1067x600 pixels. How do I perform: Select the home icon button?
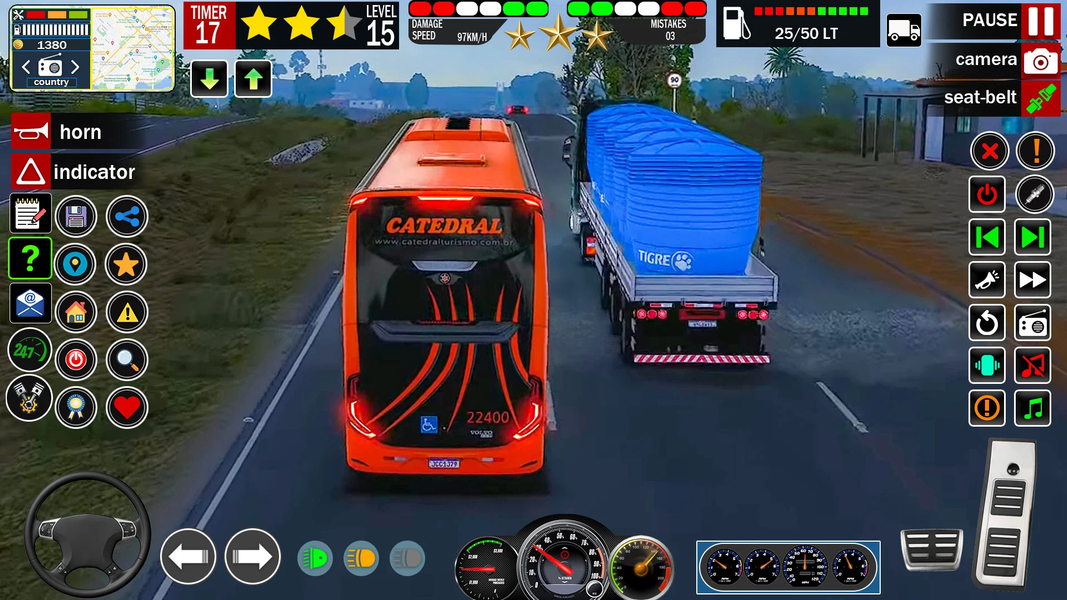pos(76,312)
